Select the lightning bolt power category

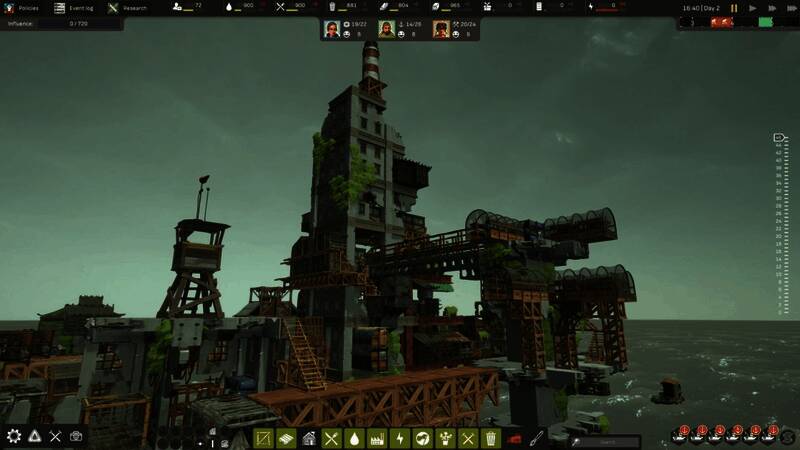point(400,438)
